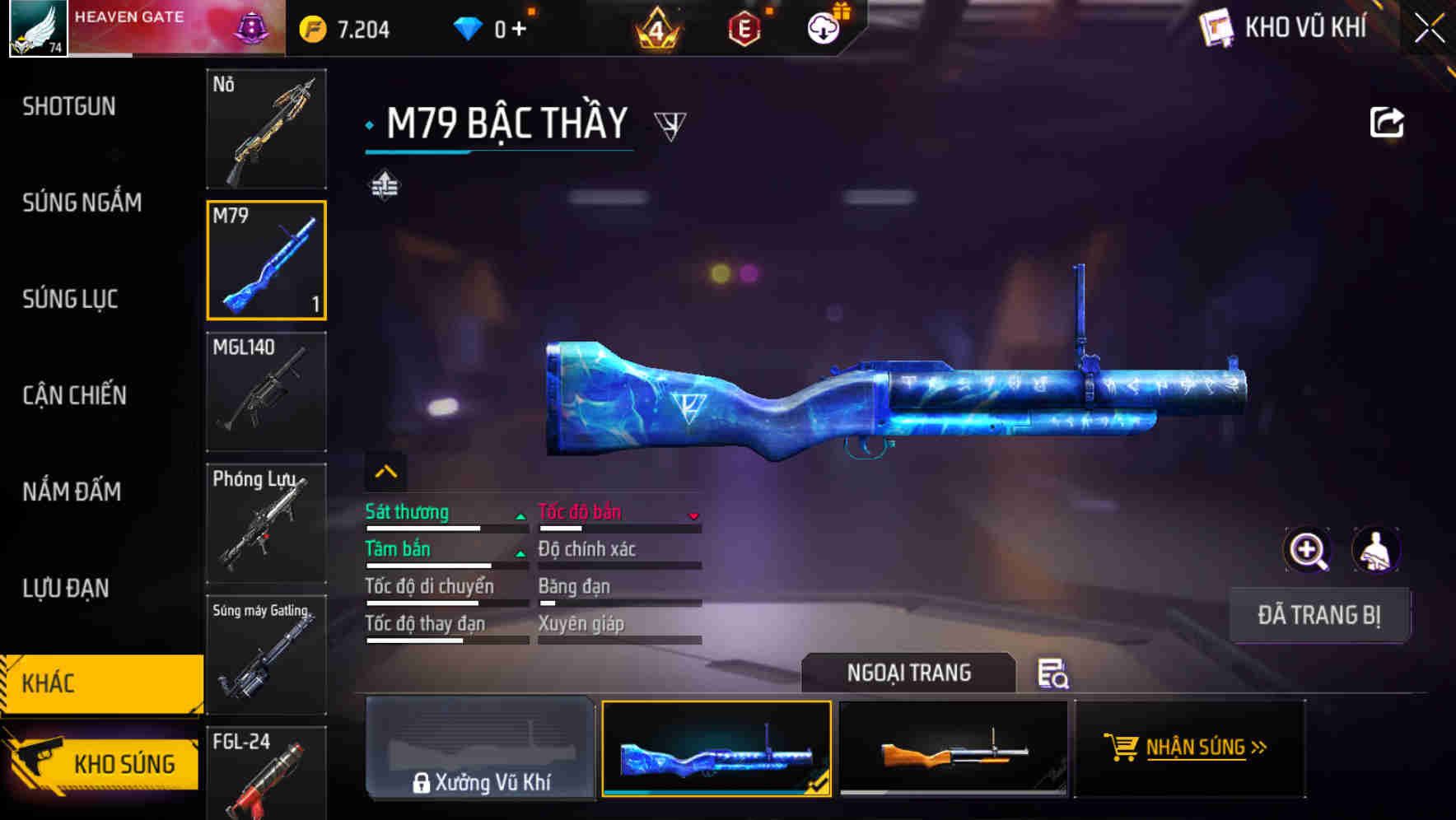Click the red E badge icon
The width and height of the screenshot is (1456, 820).
click(745, 27)
